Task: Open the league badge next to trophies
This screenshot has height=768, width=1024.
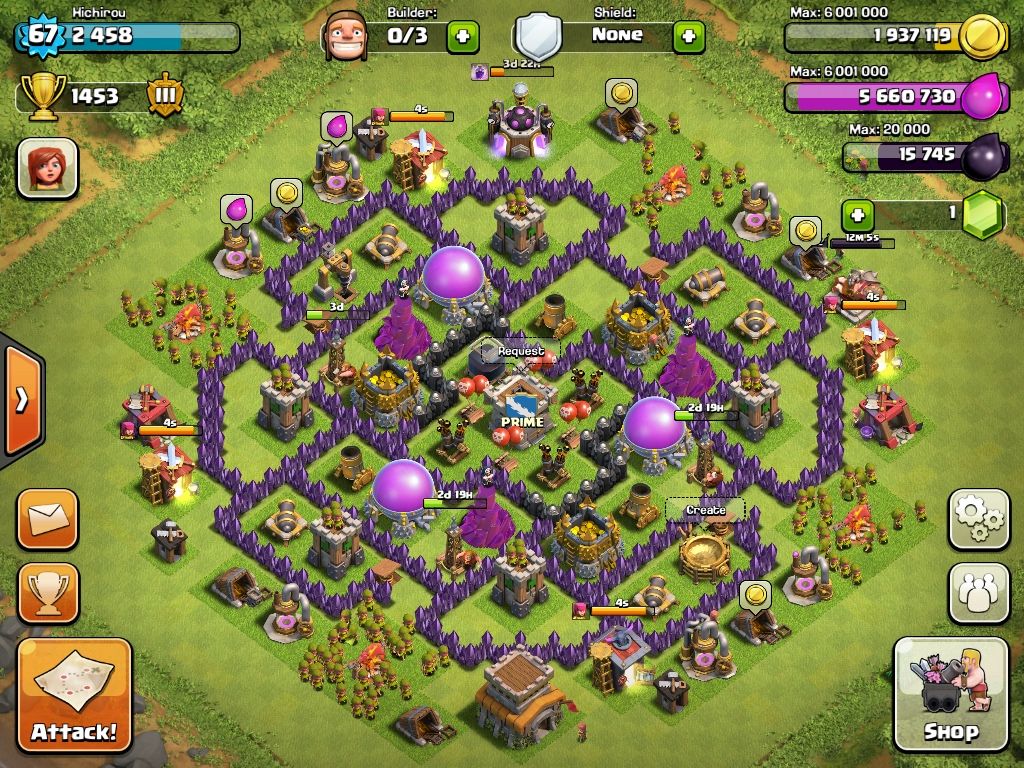Action: 165,96
